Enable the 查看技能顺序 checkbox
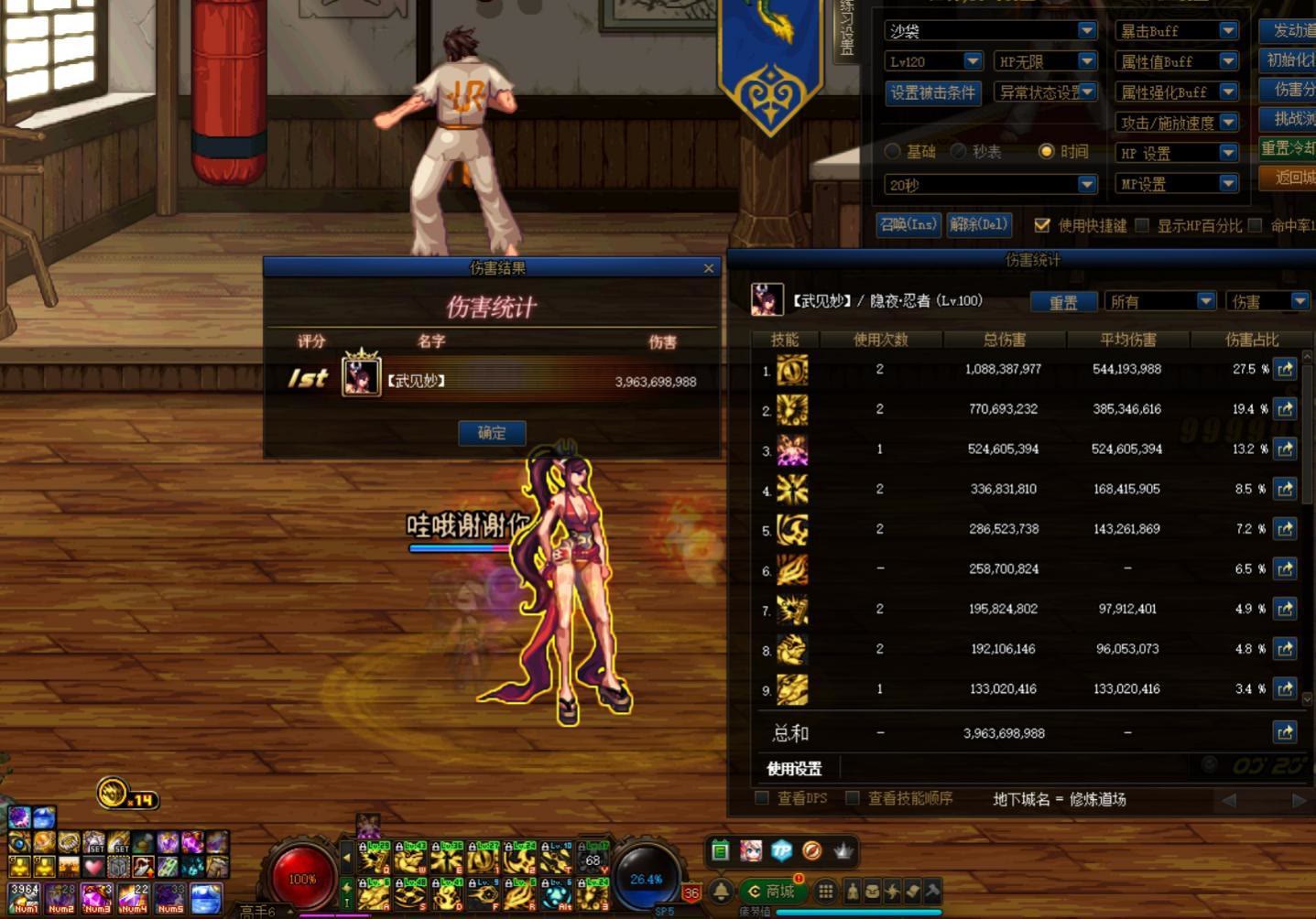The height and width of the screenshot is (919, 1316). (x=853, y=798)
